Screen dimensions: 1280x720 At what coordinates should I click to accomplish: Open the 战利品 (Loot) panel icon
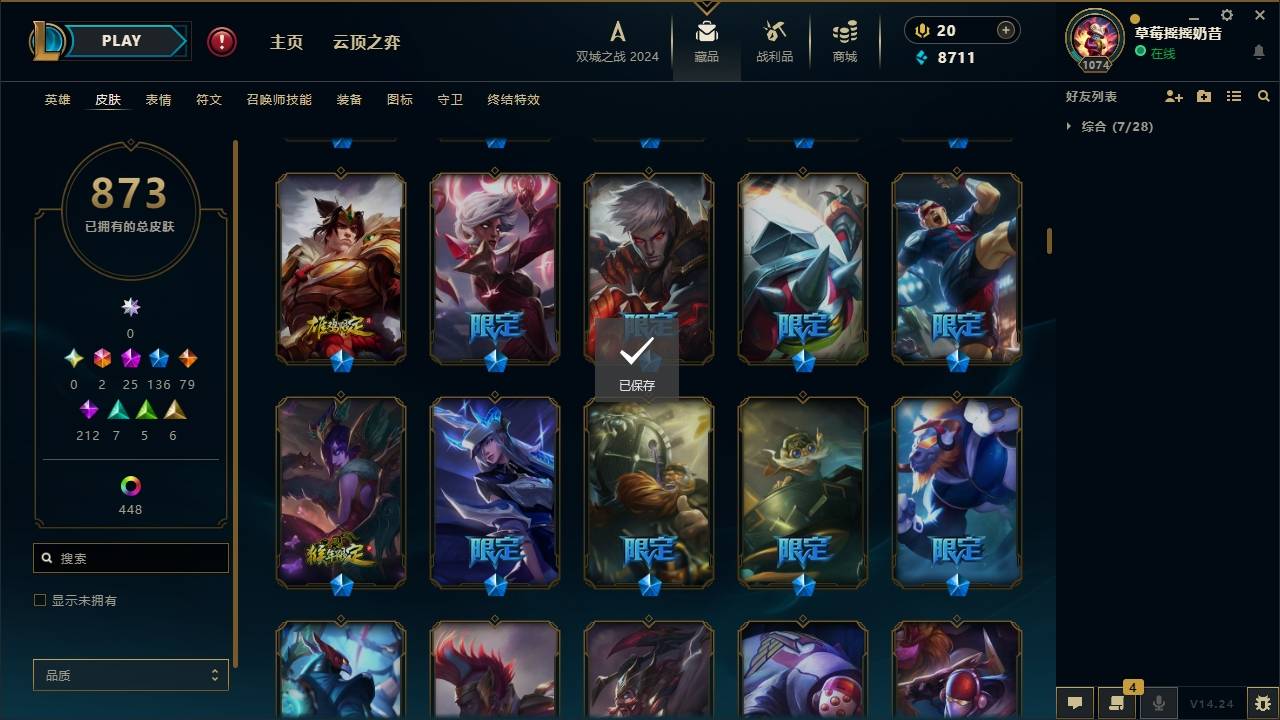775,35
